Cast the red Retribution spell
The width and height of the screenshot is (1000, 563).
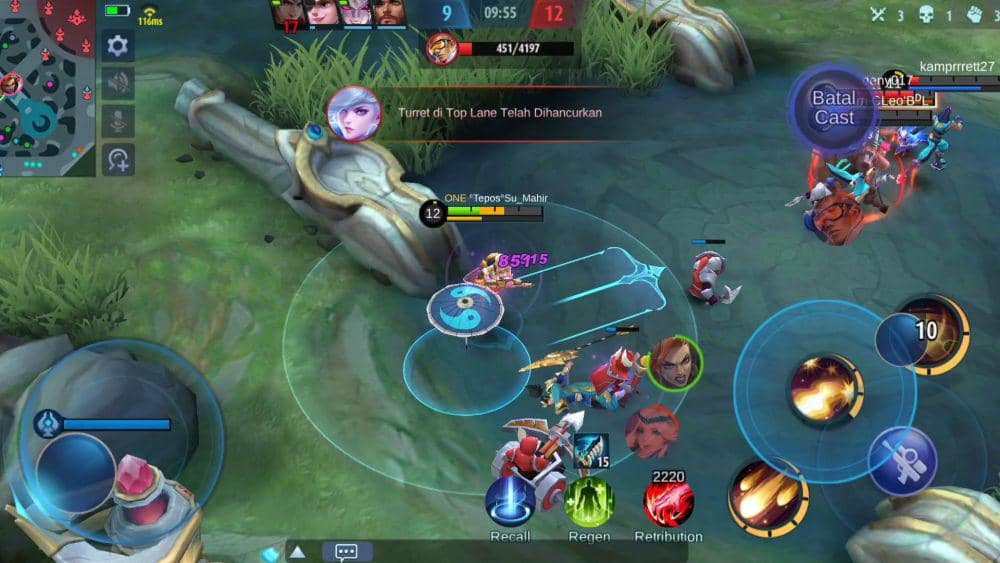[668, 501]
